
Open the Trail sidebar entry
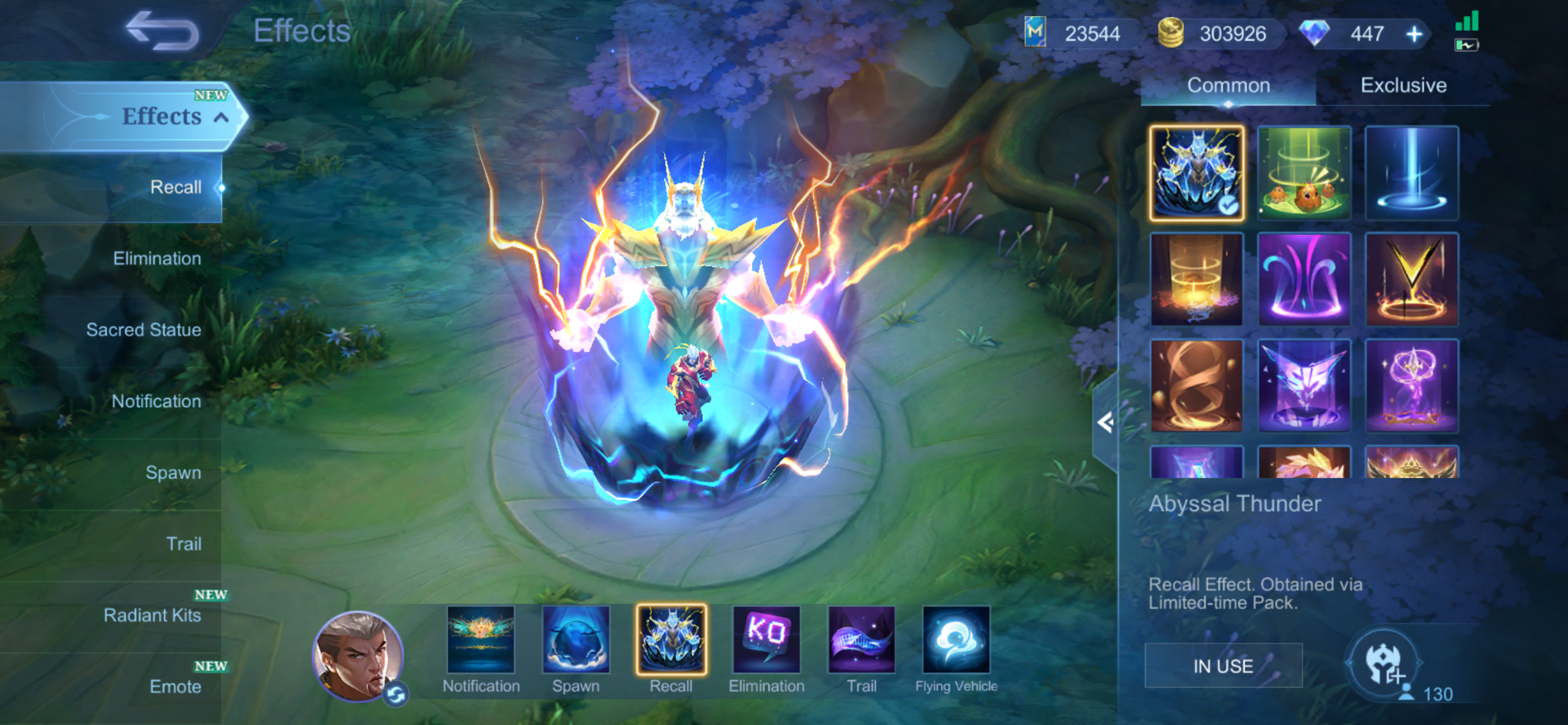(183, 543)
